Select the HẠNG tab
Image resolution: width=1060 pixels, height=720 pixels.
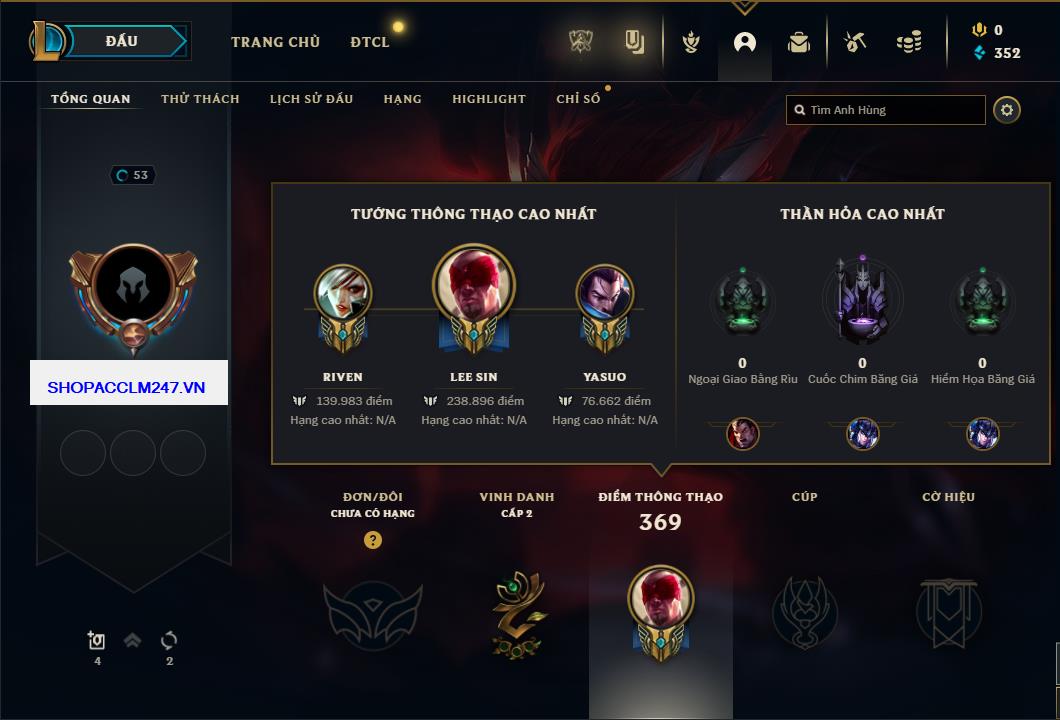click(402, 99)
